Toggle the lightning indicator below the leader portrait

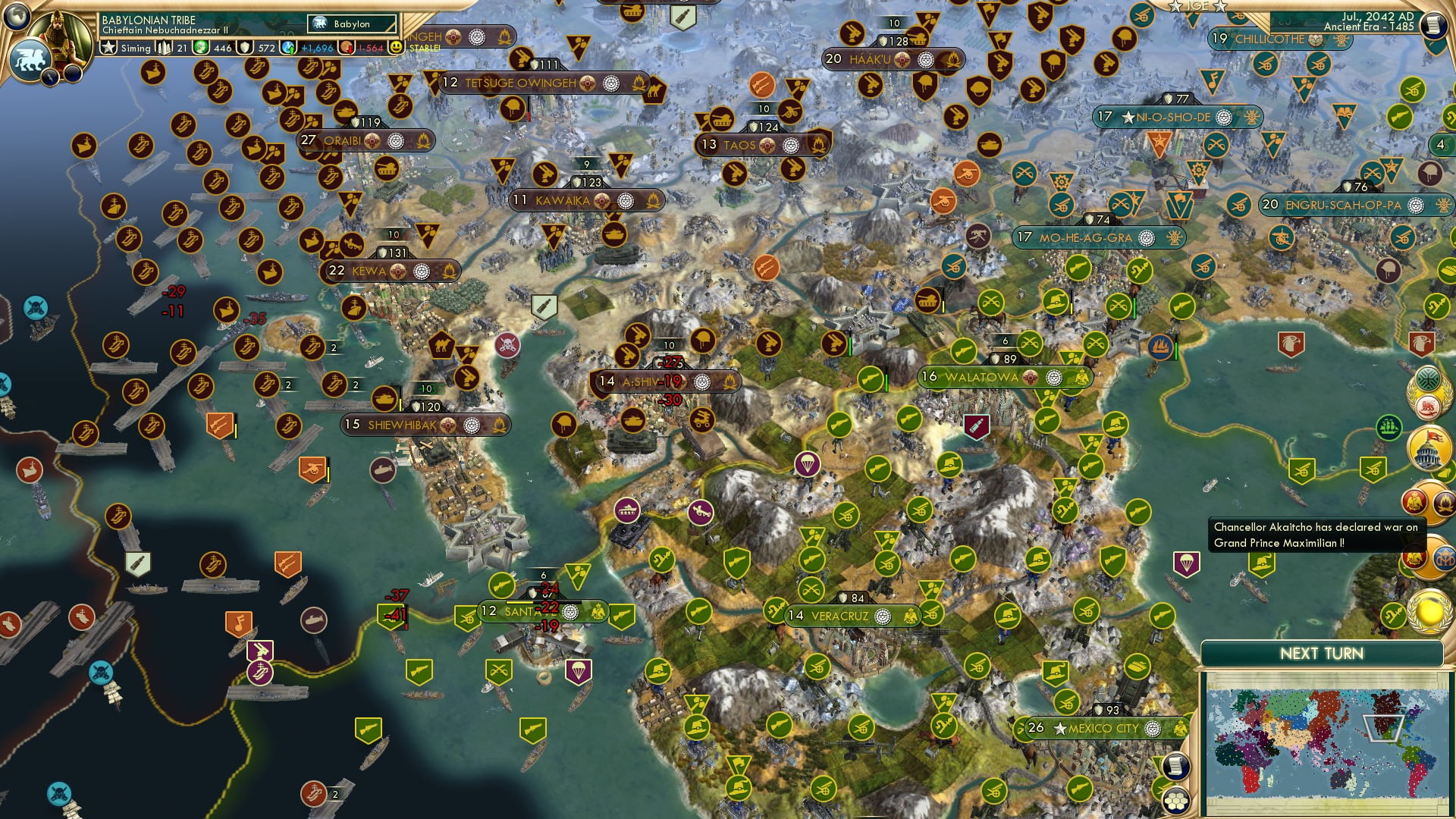(x=51, y=76)
